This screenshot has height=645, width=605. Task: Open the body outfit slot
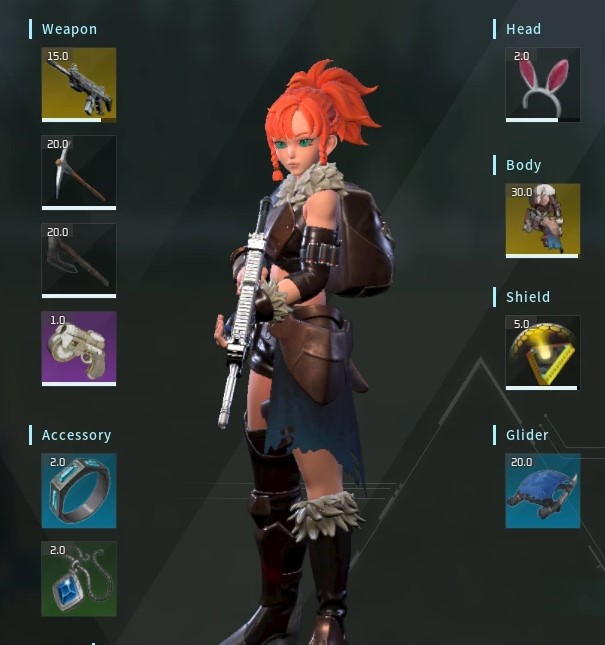543,220
